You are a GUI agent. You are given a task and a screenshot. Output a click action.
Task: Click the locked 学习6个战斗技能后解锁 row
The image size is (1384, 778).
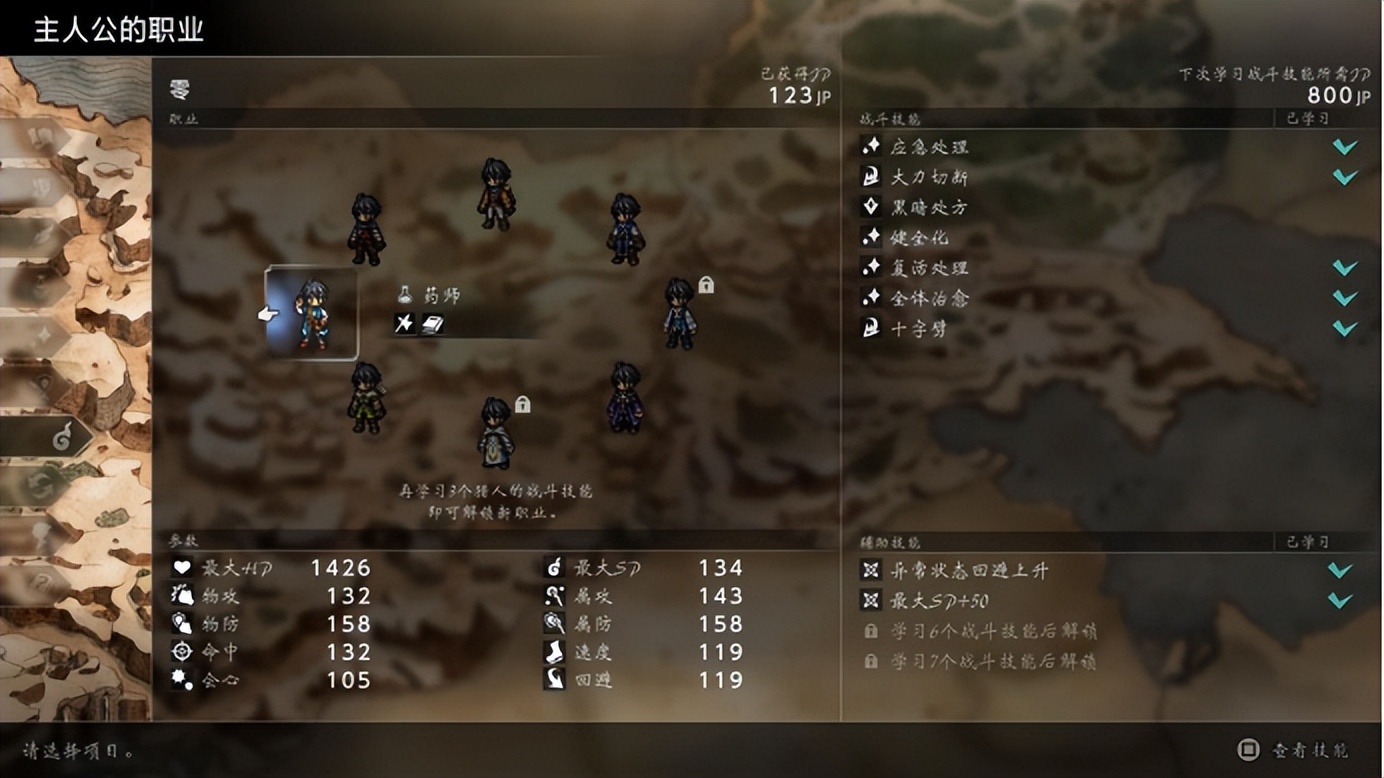click(x=993, y=632)
